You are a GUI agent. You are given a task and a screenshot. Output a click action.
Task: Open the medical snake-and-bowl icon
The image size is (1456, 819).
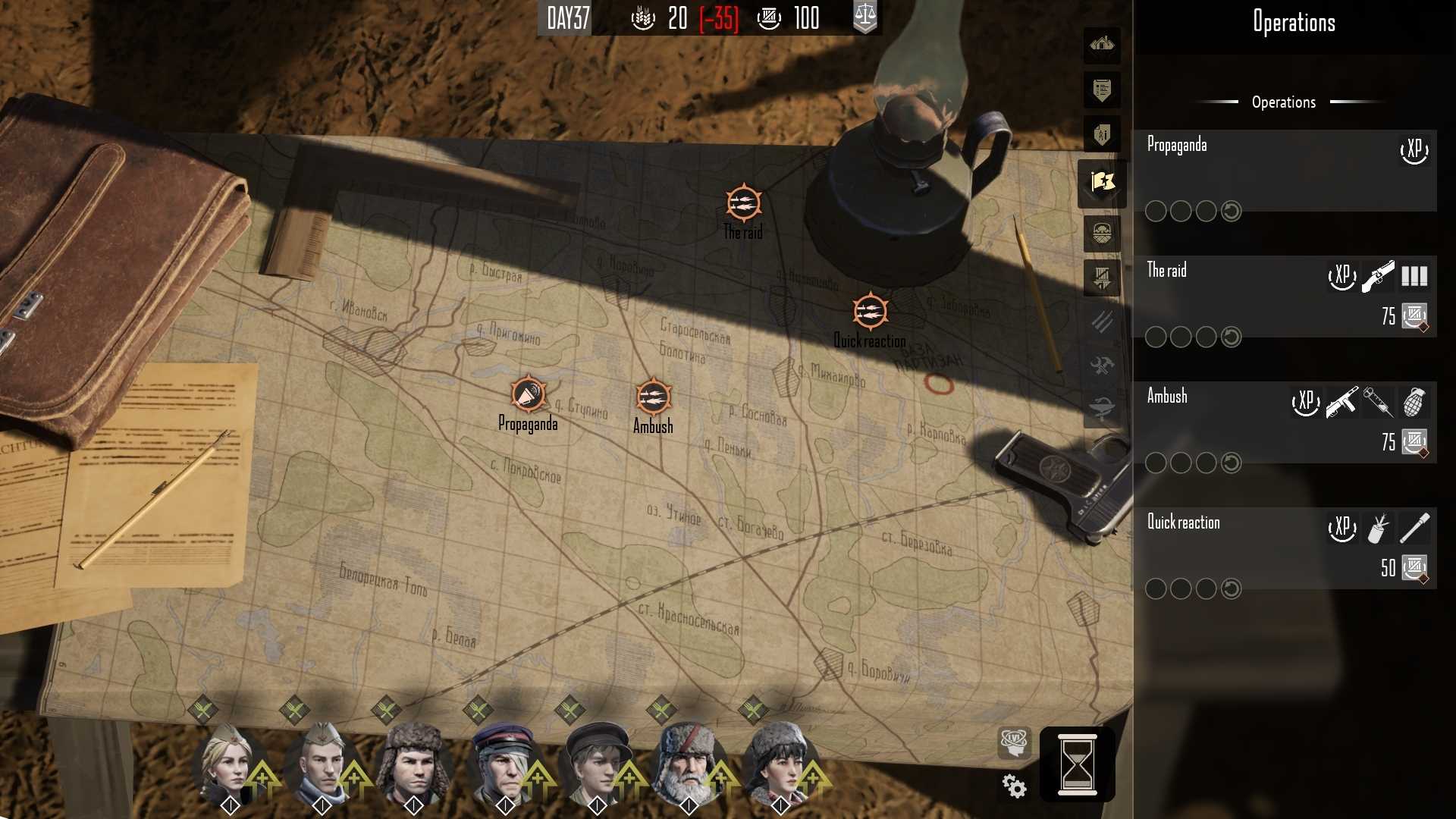point(1101,405)
